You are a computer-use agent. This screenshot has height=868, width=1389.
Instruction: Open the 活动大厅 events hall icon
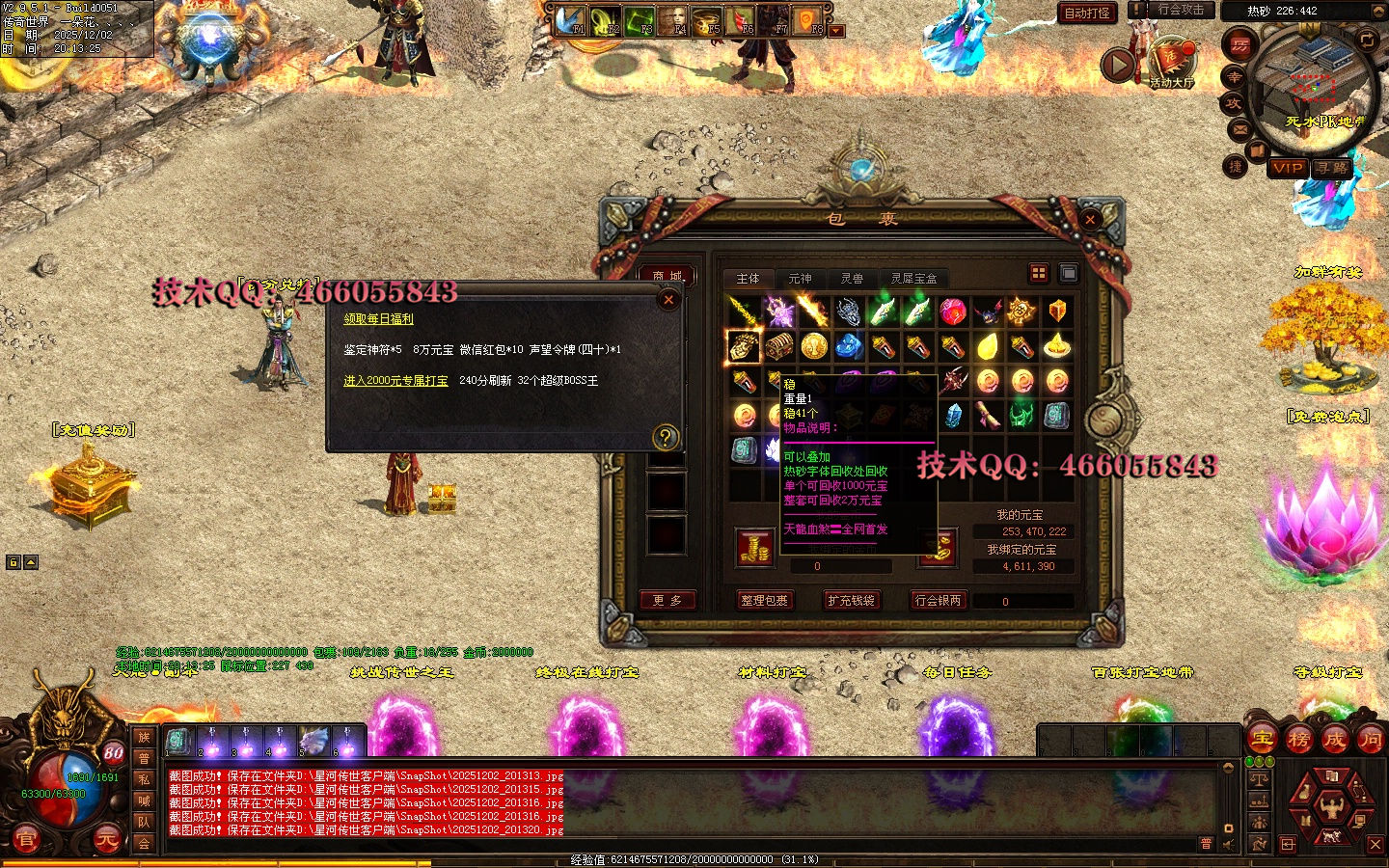click(1172, 63)
